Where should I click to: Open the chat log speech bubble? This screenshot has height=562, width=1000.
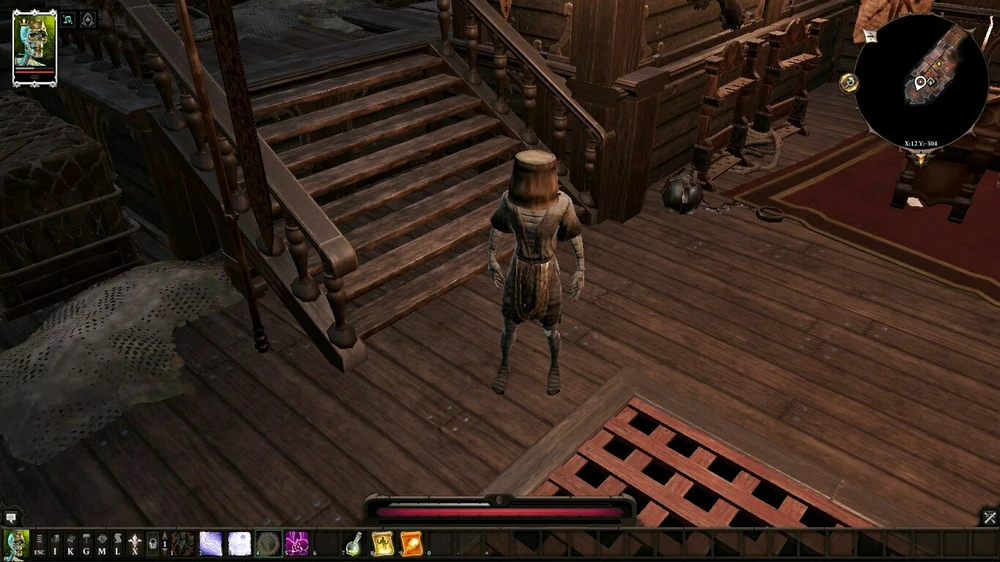[11, 517]
